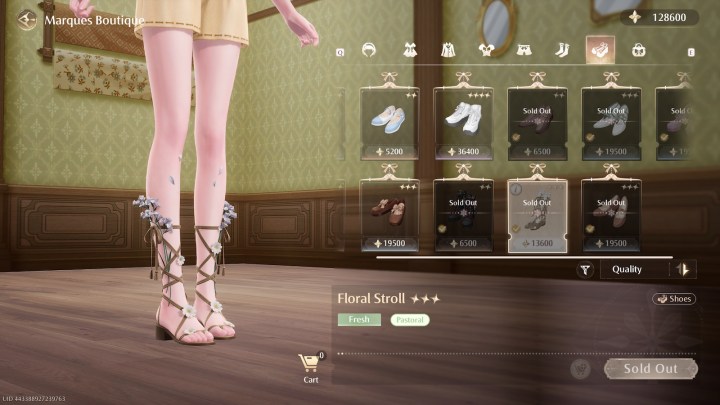Image resolution: width=720 pixels, height=405 pixels.
Task: Go back from Marques Boutique
Action: point(27,19)
